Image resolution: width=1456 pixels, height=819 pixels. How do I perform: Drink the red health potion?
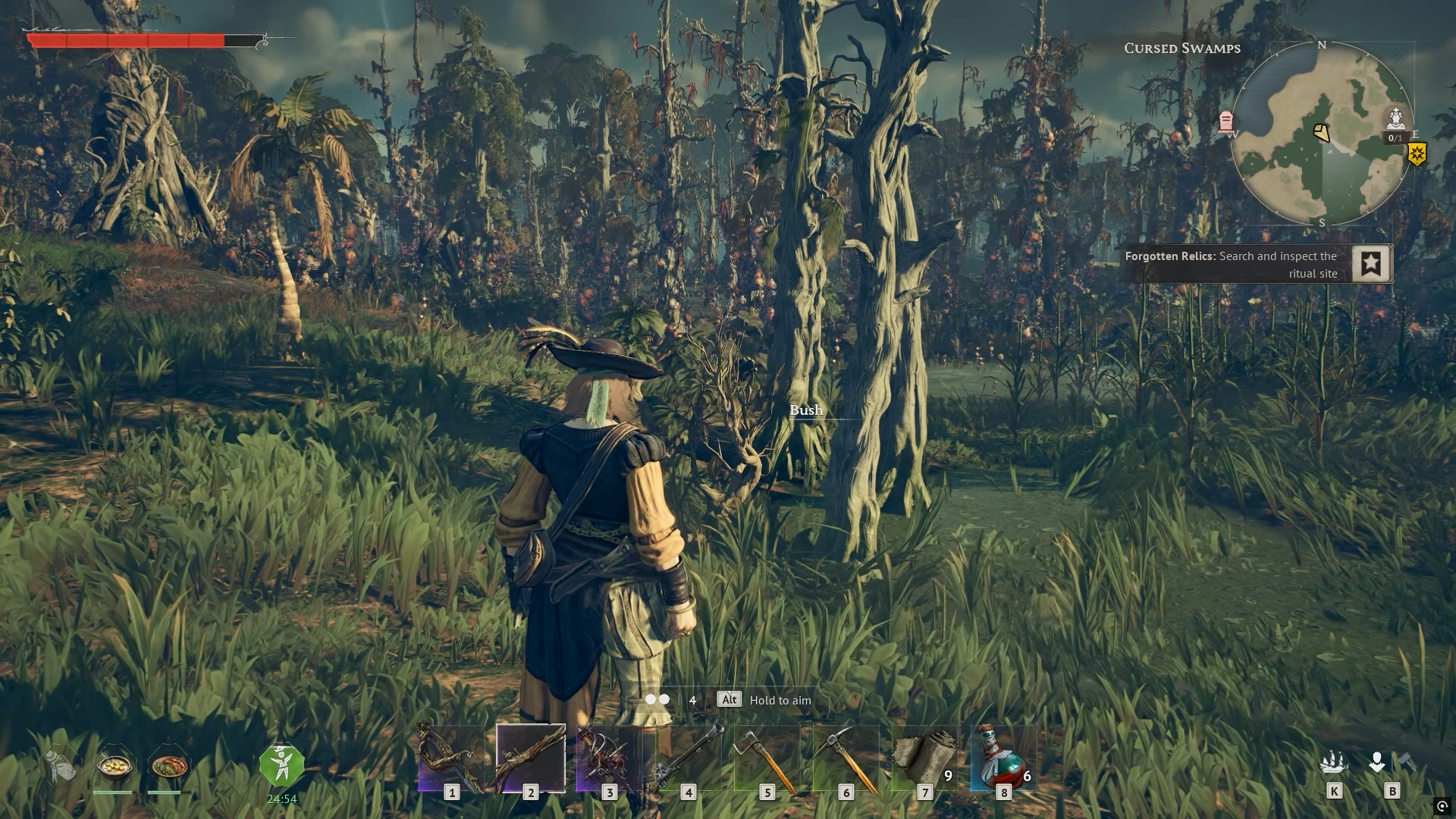point(1004,759)
